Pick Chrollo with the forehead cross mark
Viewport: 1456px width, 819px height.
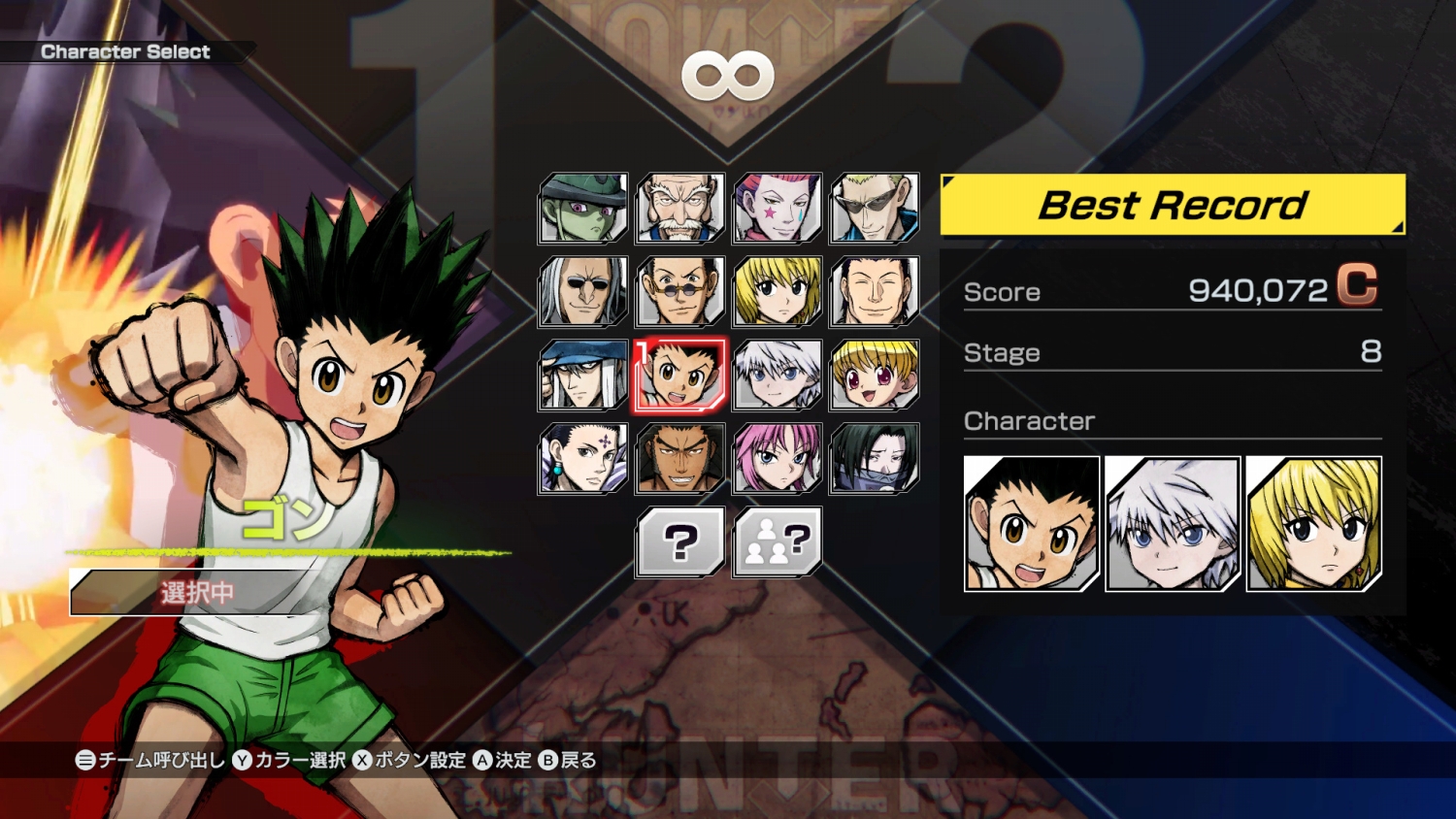(583, 458)
